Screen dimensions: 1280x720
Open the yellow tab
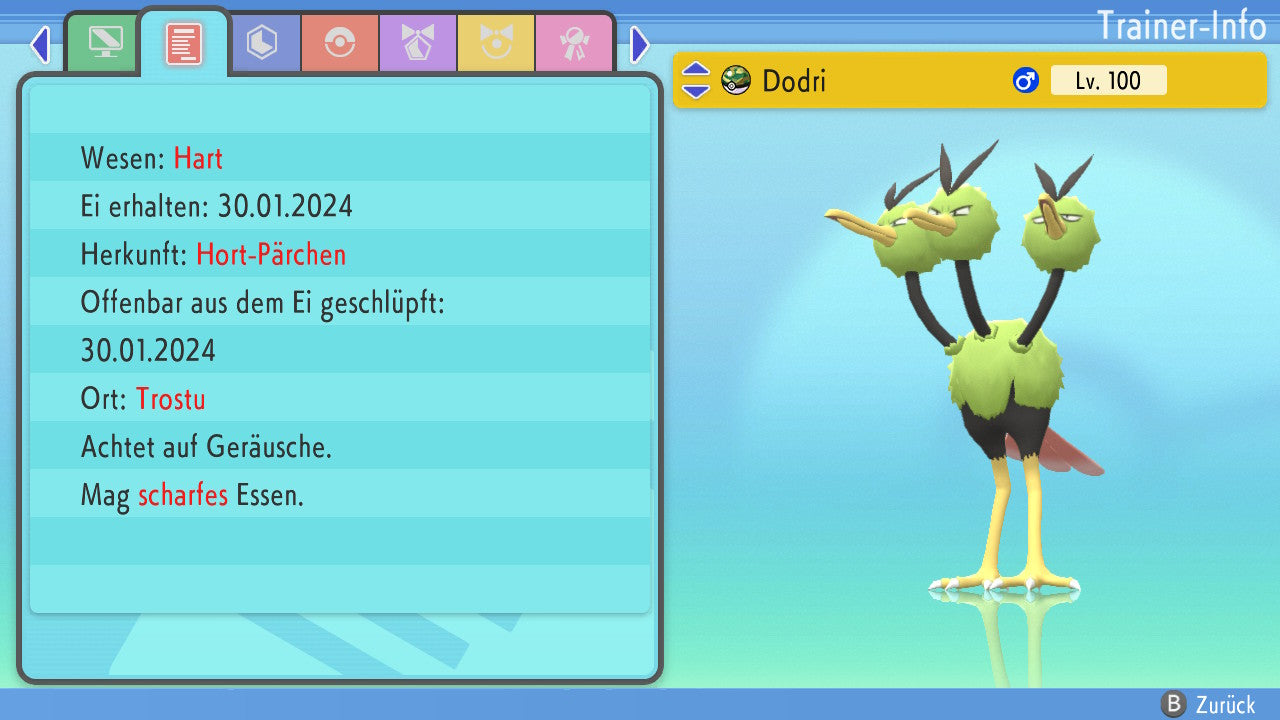pos(496,43)
